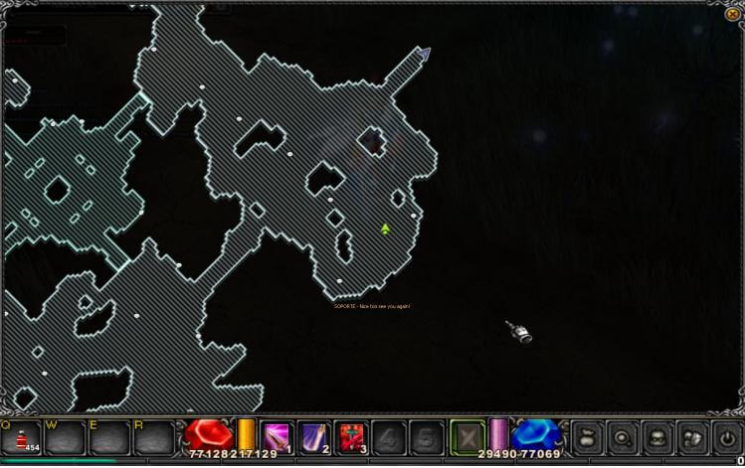
Task: Click the magnifying glass menu button
Action: coord(622,437)
